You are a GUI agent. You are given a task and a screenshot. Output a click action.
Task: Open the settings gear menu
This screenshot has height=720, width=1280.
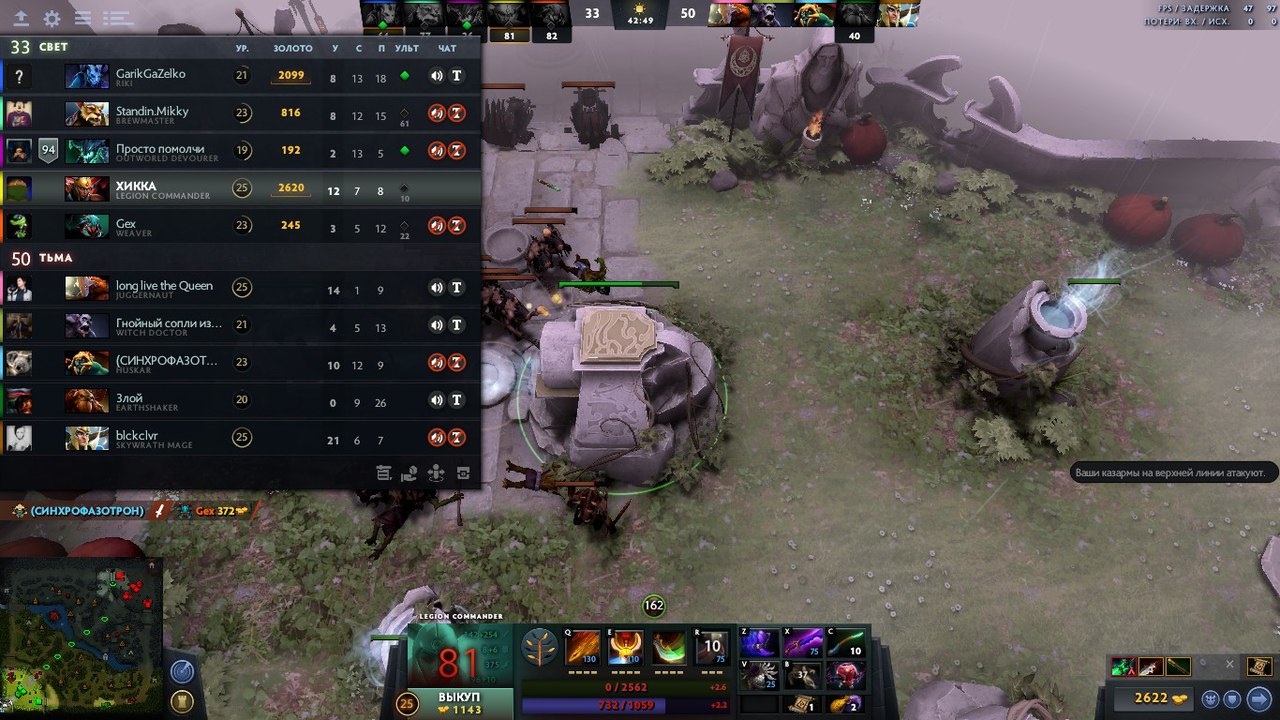coord(52,18)
